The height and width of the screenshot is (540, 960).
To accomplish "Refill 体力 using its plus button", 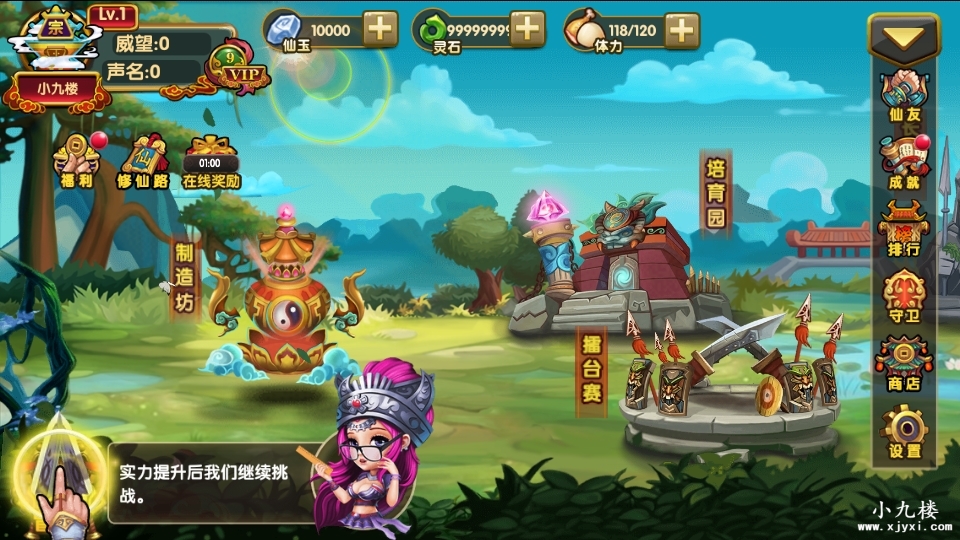I will [682, 29].
